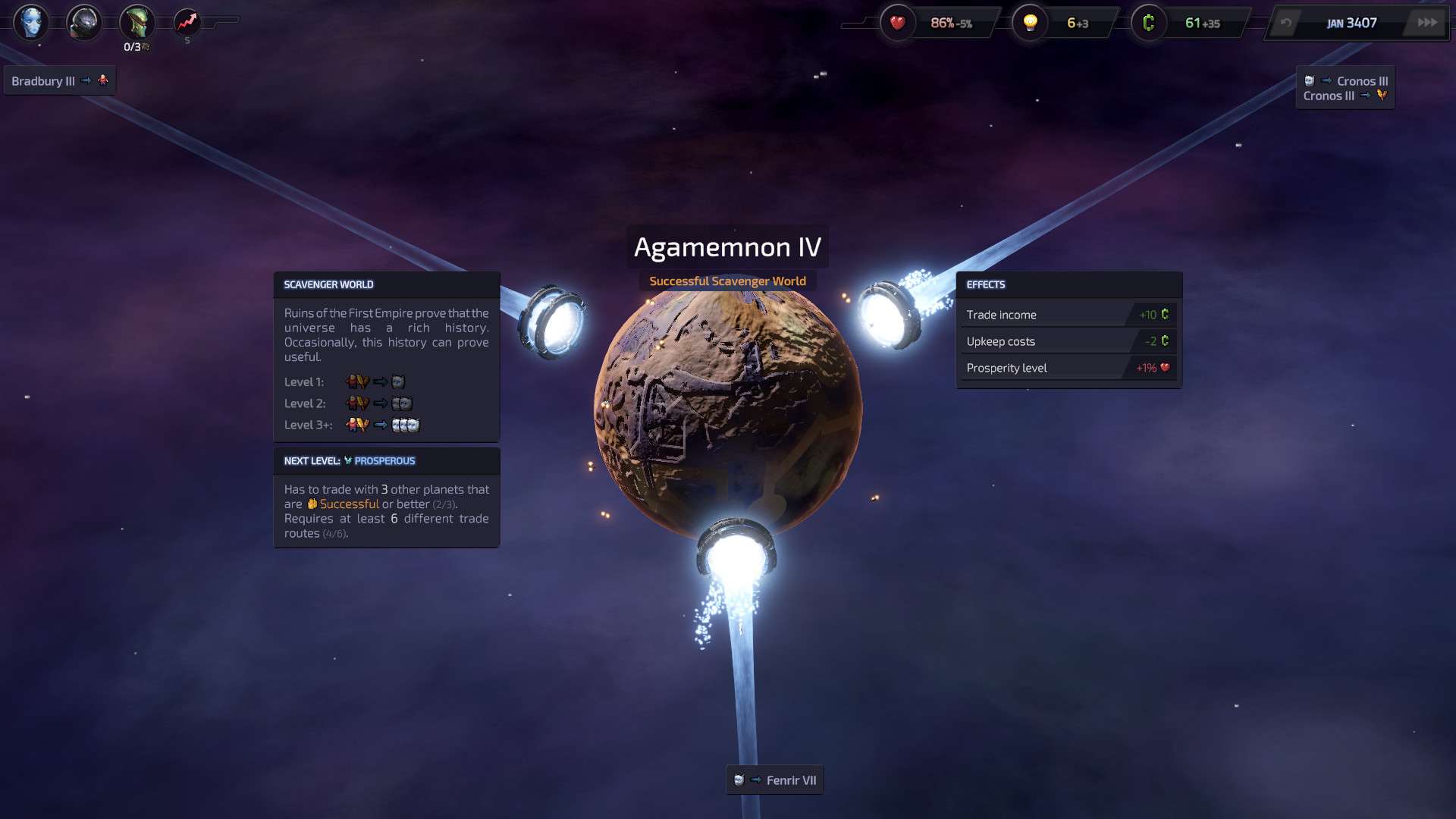Open the helmeted advisor portrait
The image size is (1456, 819).
coord(83,23)
